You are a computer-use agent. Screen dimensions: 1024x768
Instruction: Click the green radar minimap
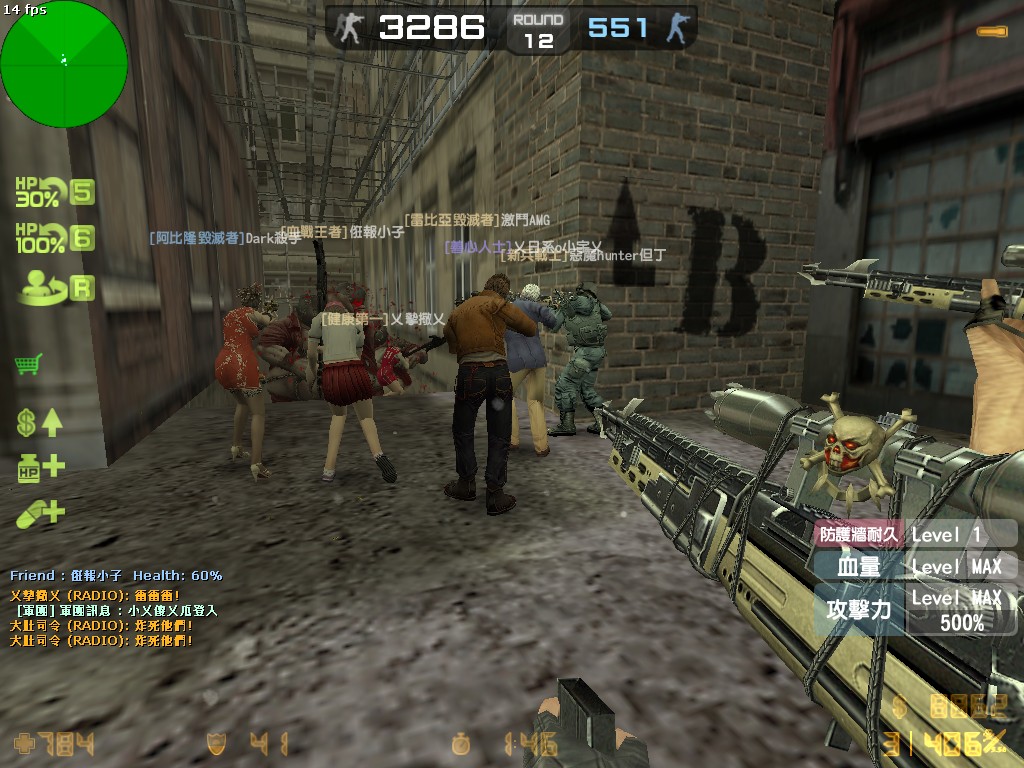tap(64, 64)
